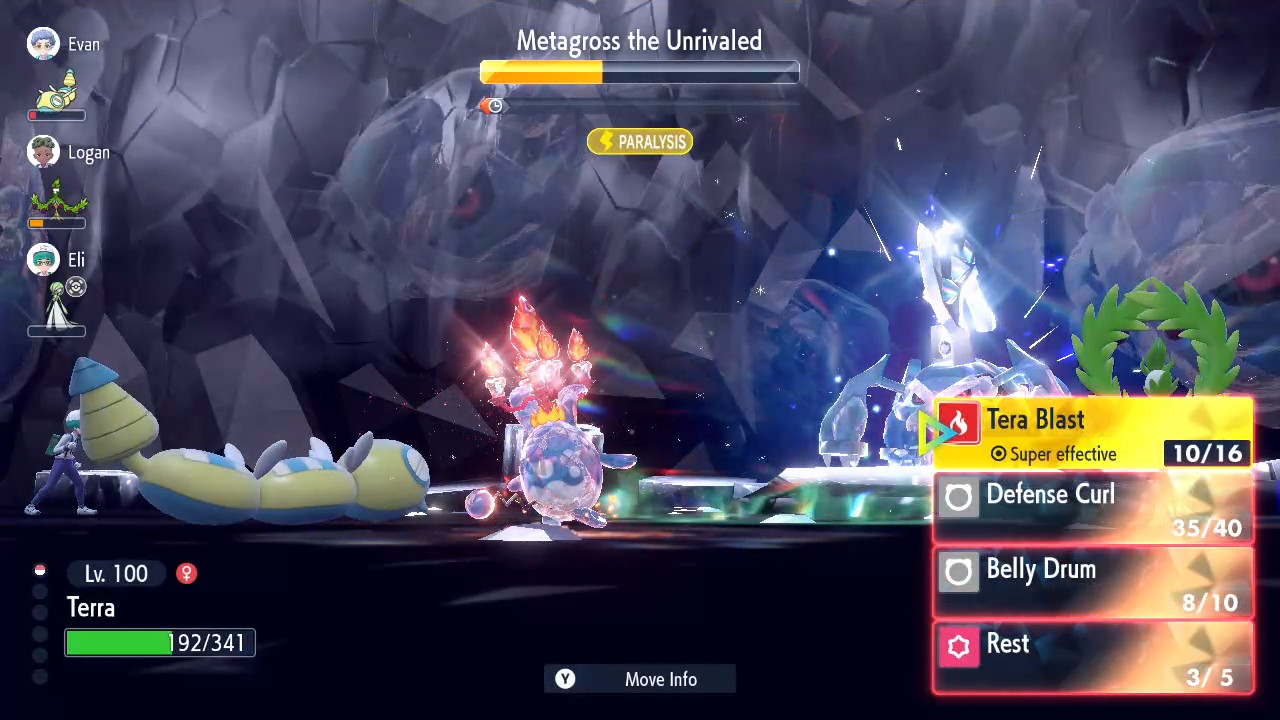Select ally Evan's trainer entry
Viewport: 1280px width, 720px height.
click(x=64, y=45)
